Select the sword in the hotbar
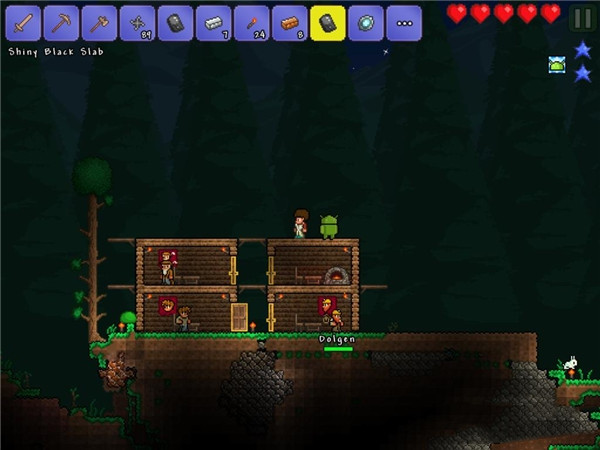This screenshot has width=600, height=450. [x=22, y=22]
